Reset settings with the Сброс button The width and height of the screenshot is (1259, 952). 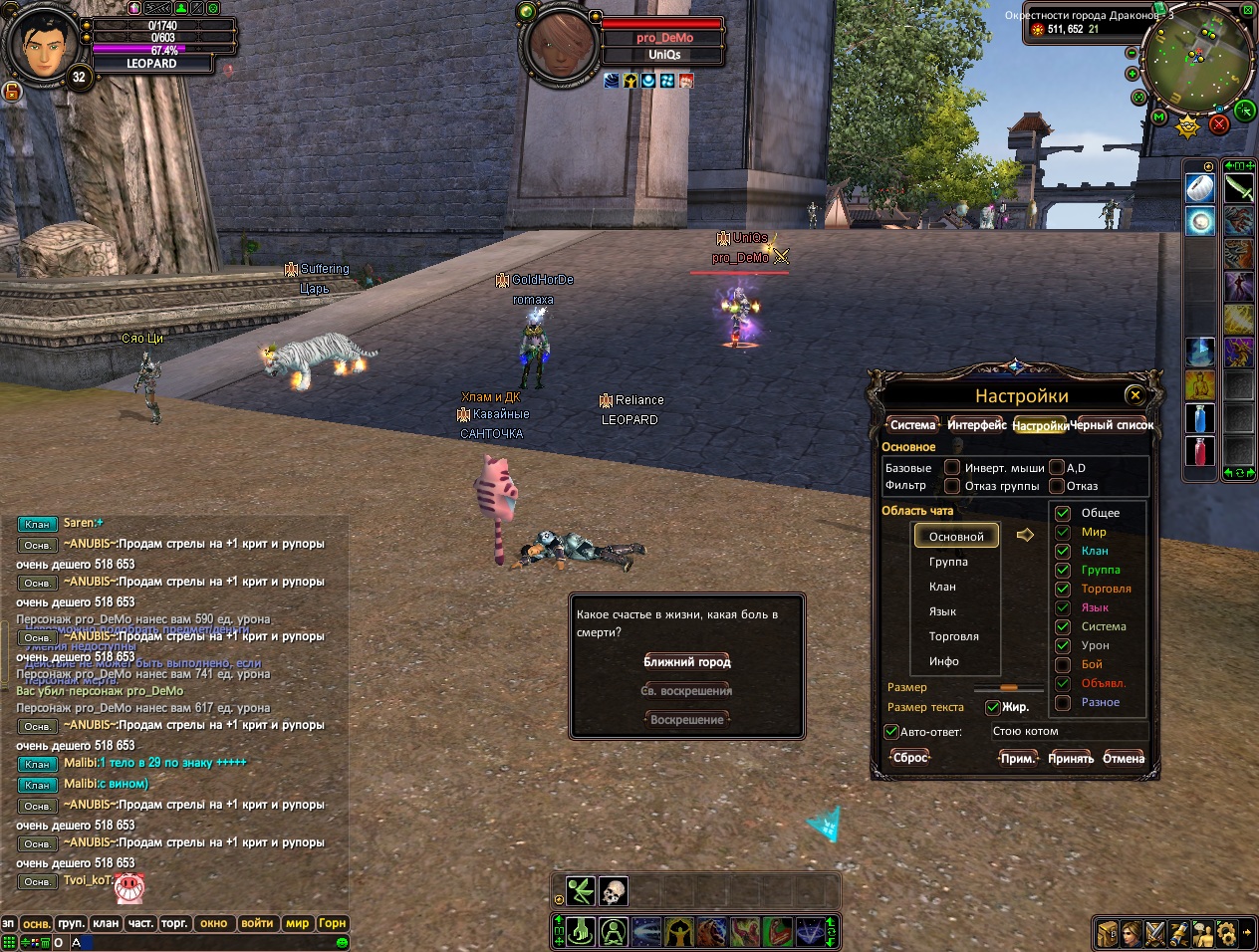(910, 758)
